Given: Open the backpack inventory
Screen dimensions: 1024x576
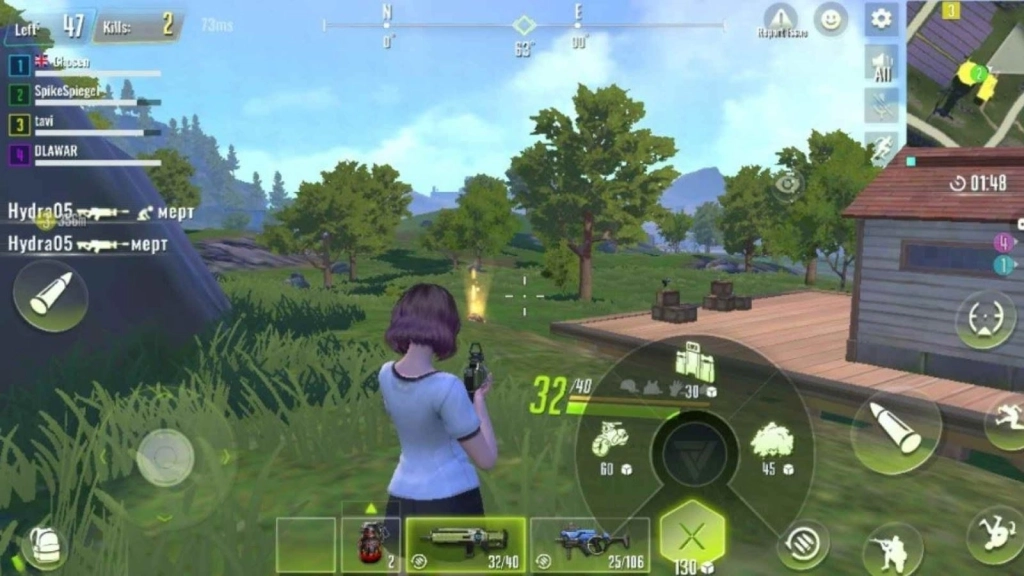Looking at the screenshot, I should click(x=43, y=545).
